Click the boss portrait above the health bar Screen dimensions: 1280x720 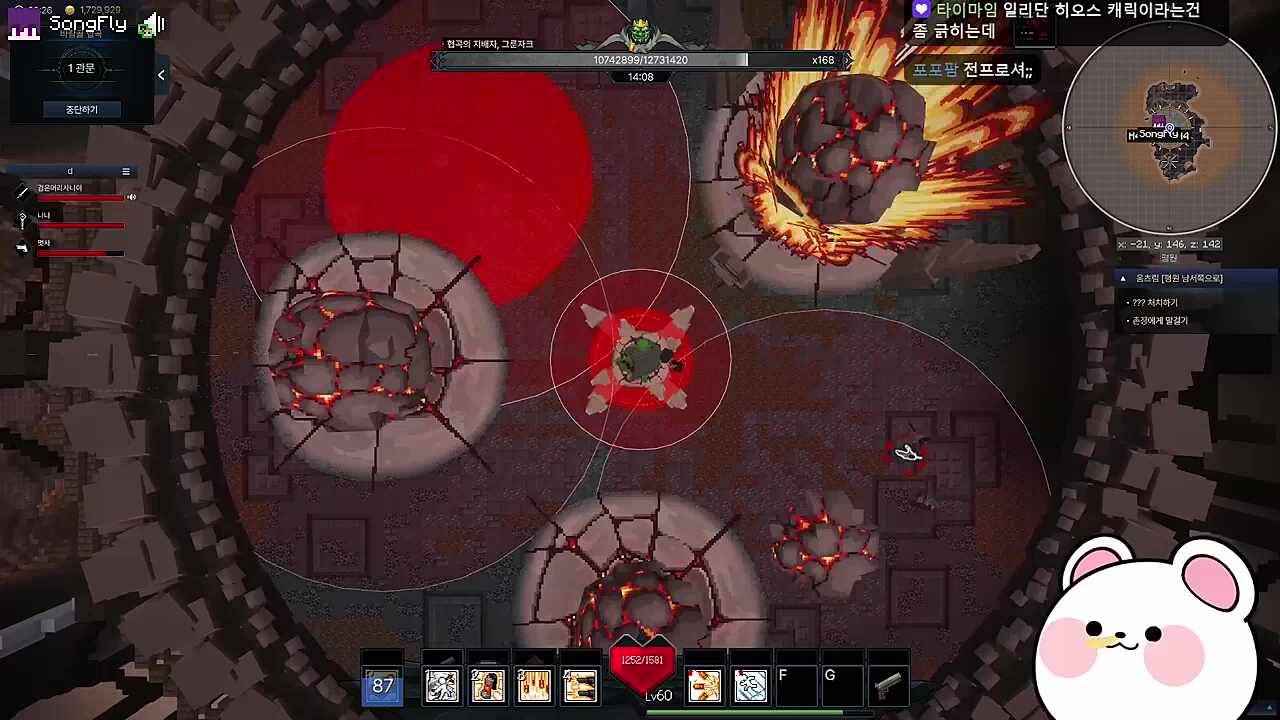640,35
